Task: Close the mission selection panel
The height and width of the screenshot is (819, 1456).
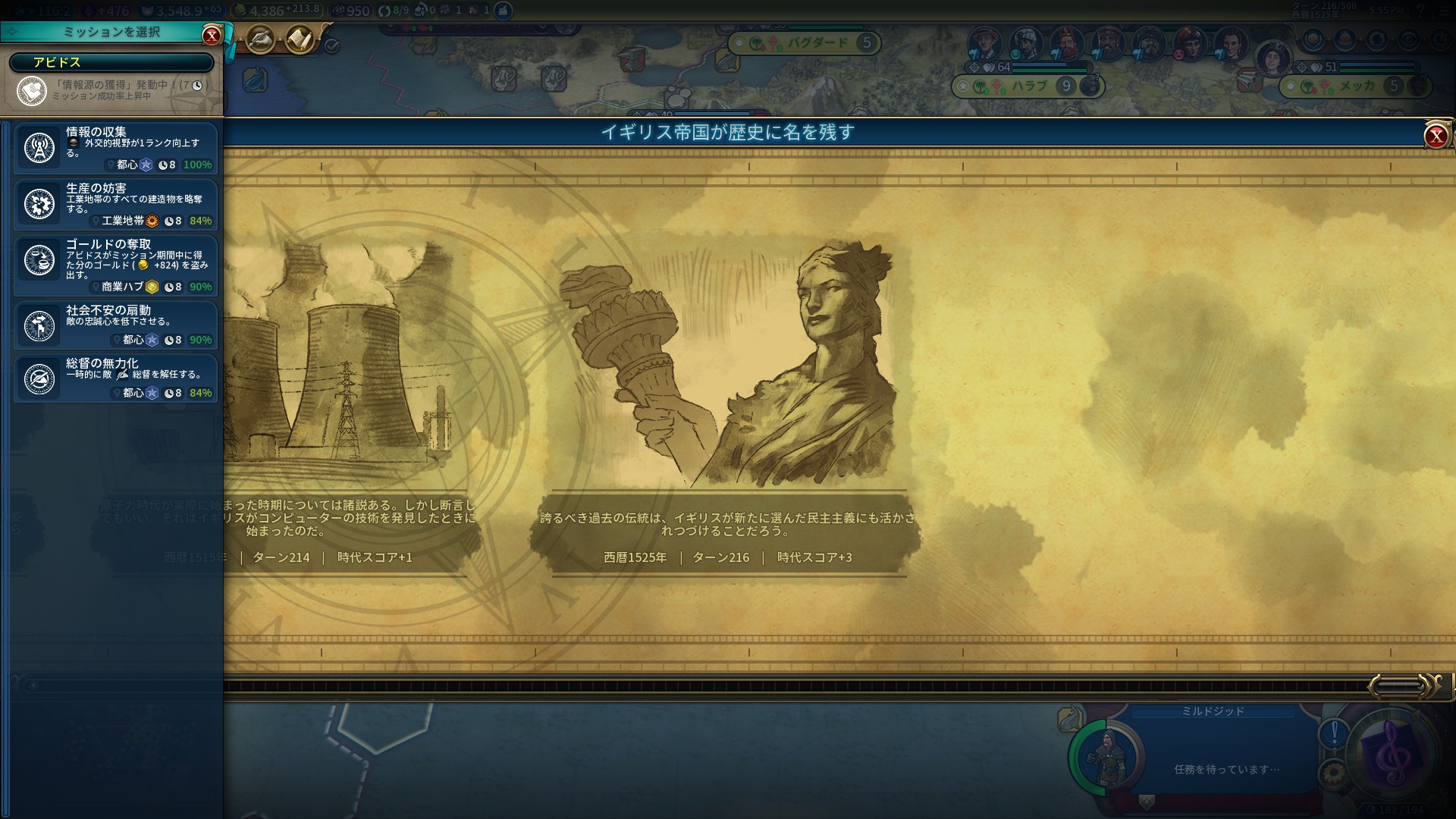Action: 212,35
